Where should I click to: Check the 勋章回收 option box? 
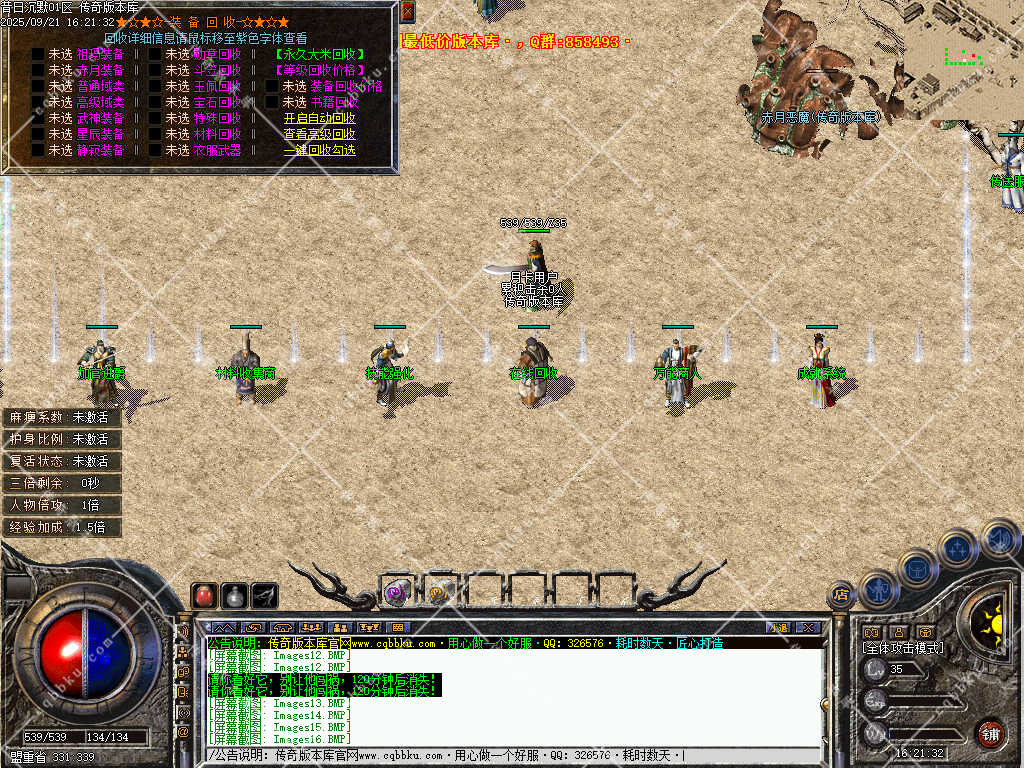click(x=154, y=54)
